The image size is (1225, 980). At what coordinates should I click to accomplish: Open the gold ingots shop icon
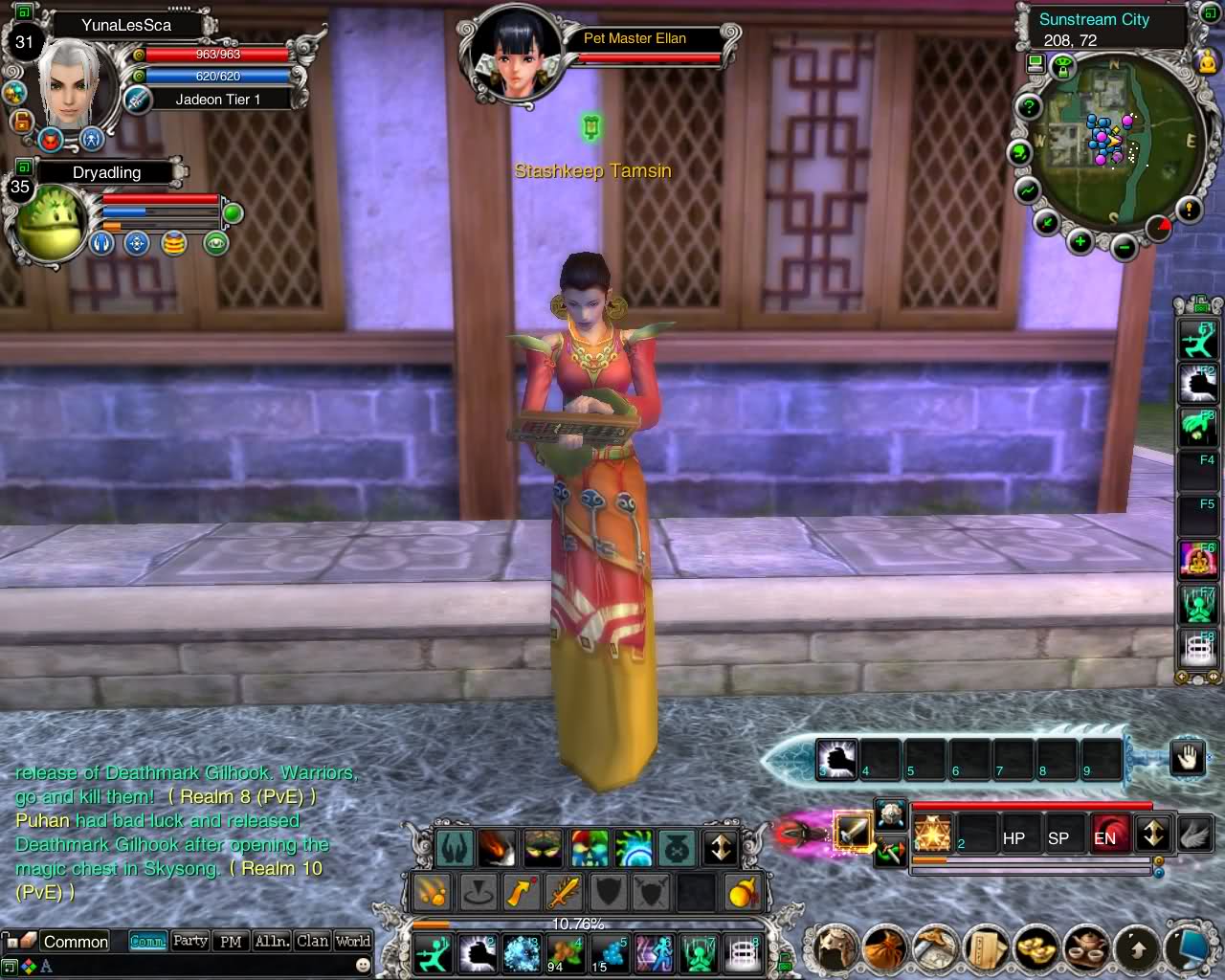(1034, 948)
